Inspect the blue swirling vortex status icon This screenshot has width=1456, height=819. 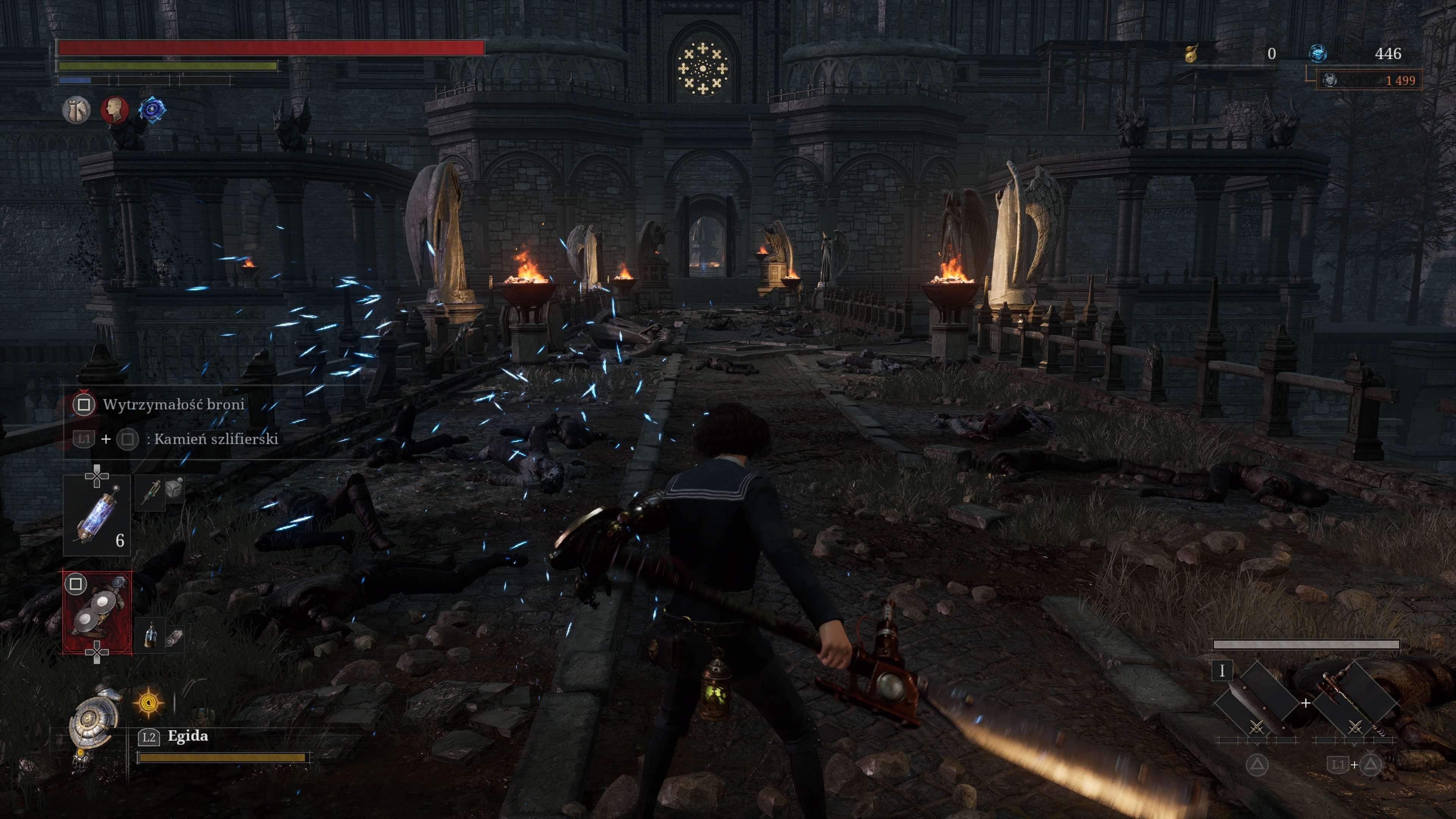152,110
